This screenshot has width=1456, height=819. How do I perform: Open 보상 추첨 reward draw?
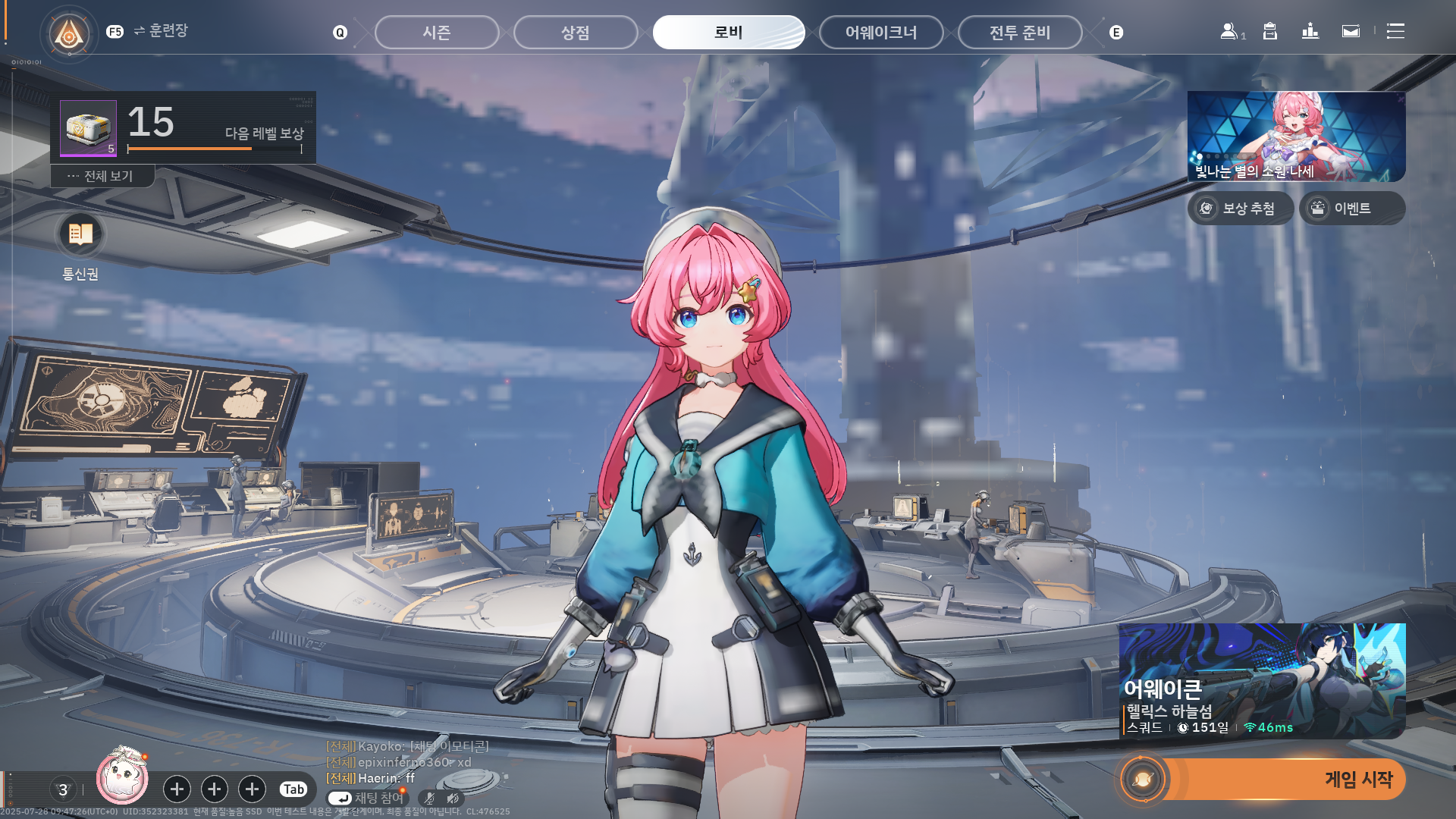coord(1241,209)
